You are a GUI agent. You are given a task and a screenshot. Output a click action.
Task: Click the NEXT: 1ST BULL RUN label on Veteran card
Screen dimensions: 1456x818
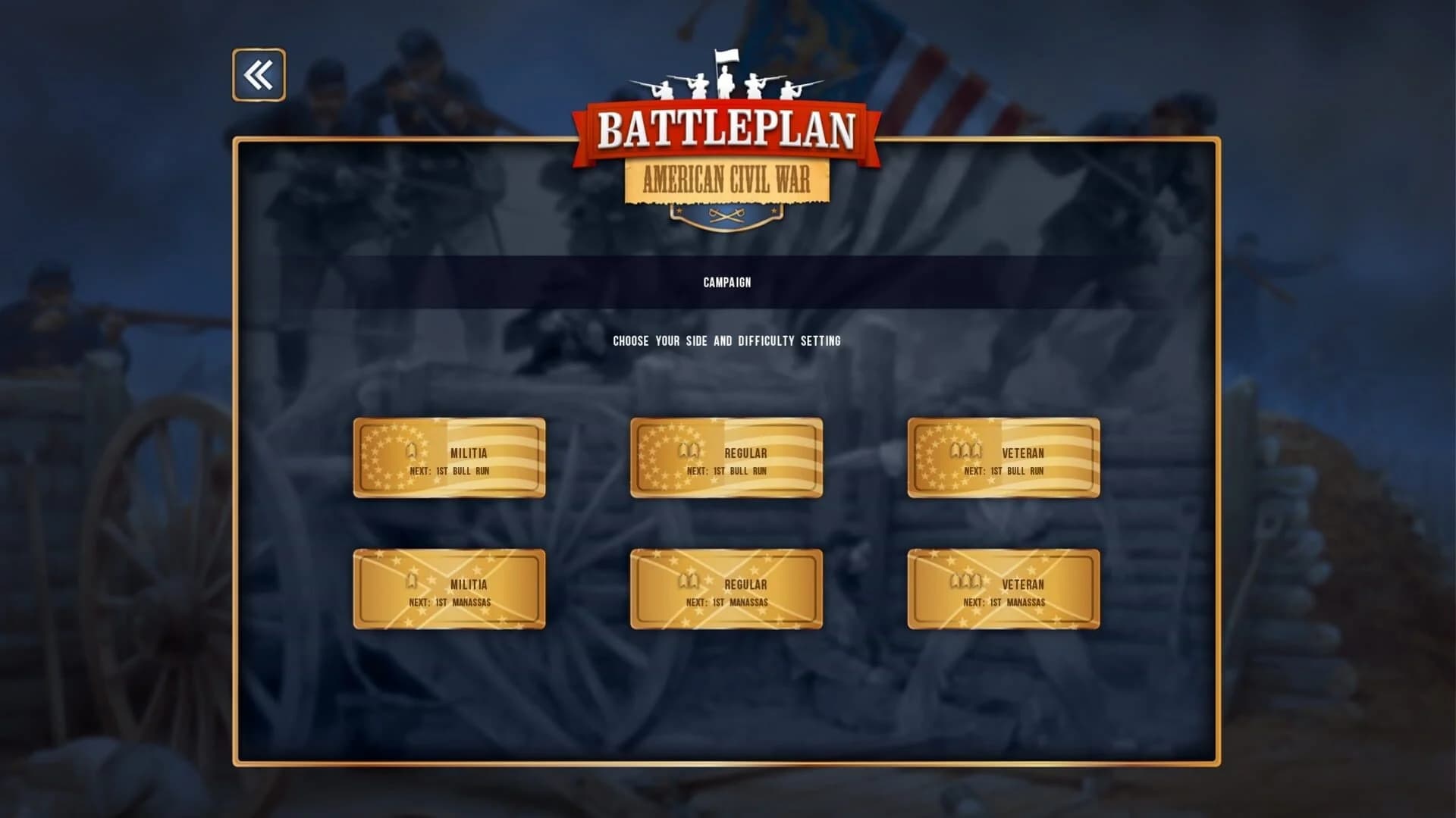[x=1004, y=470]
